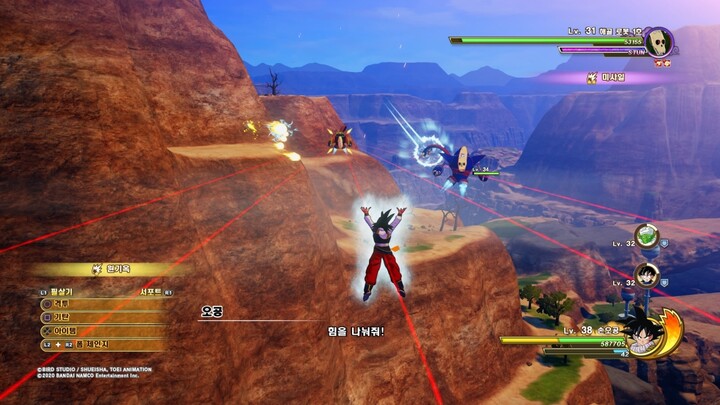This screenshot has width=720, height=405.
Task: Select Piccolo's support character portrait
Action: 648,237
